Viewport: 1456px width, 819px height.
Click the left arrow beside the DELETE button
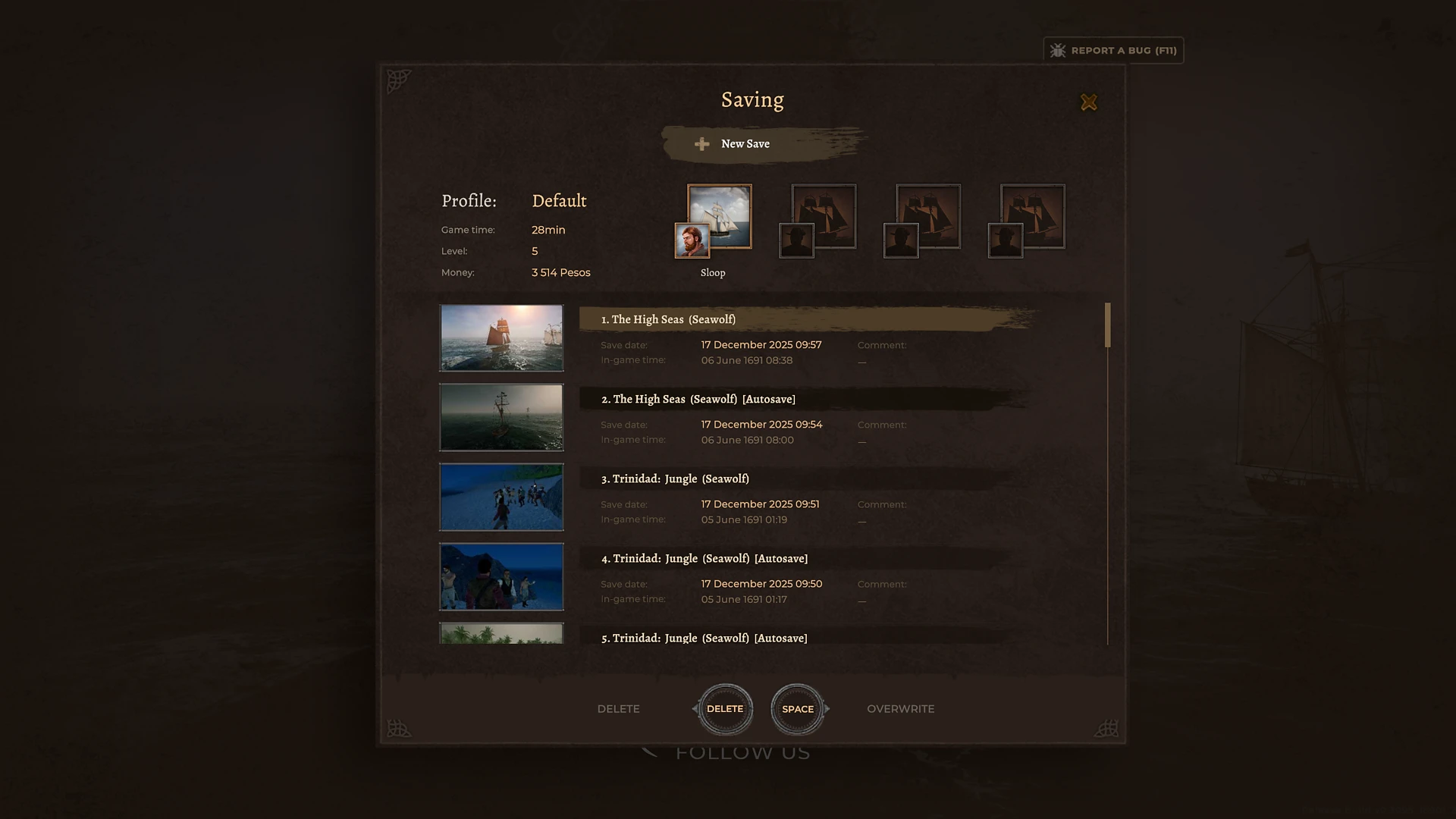[695, 708]
